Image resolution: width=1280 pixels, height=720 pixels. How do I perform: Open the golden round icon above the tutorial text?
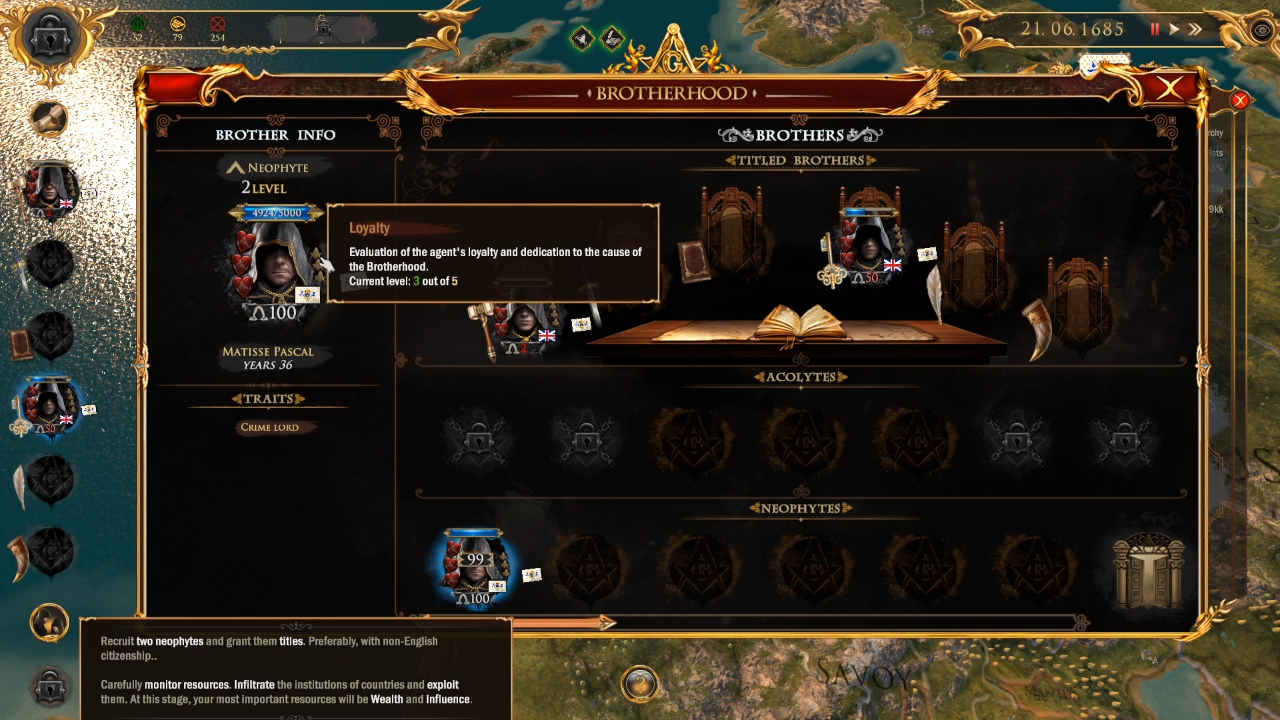[x=49, y=622]
